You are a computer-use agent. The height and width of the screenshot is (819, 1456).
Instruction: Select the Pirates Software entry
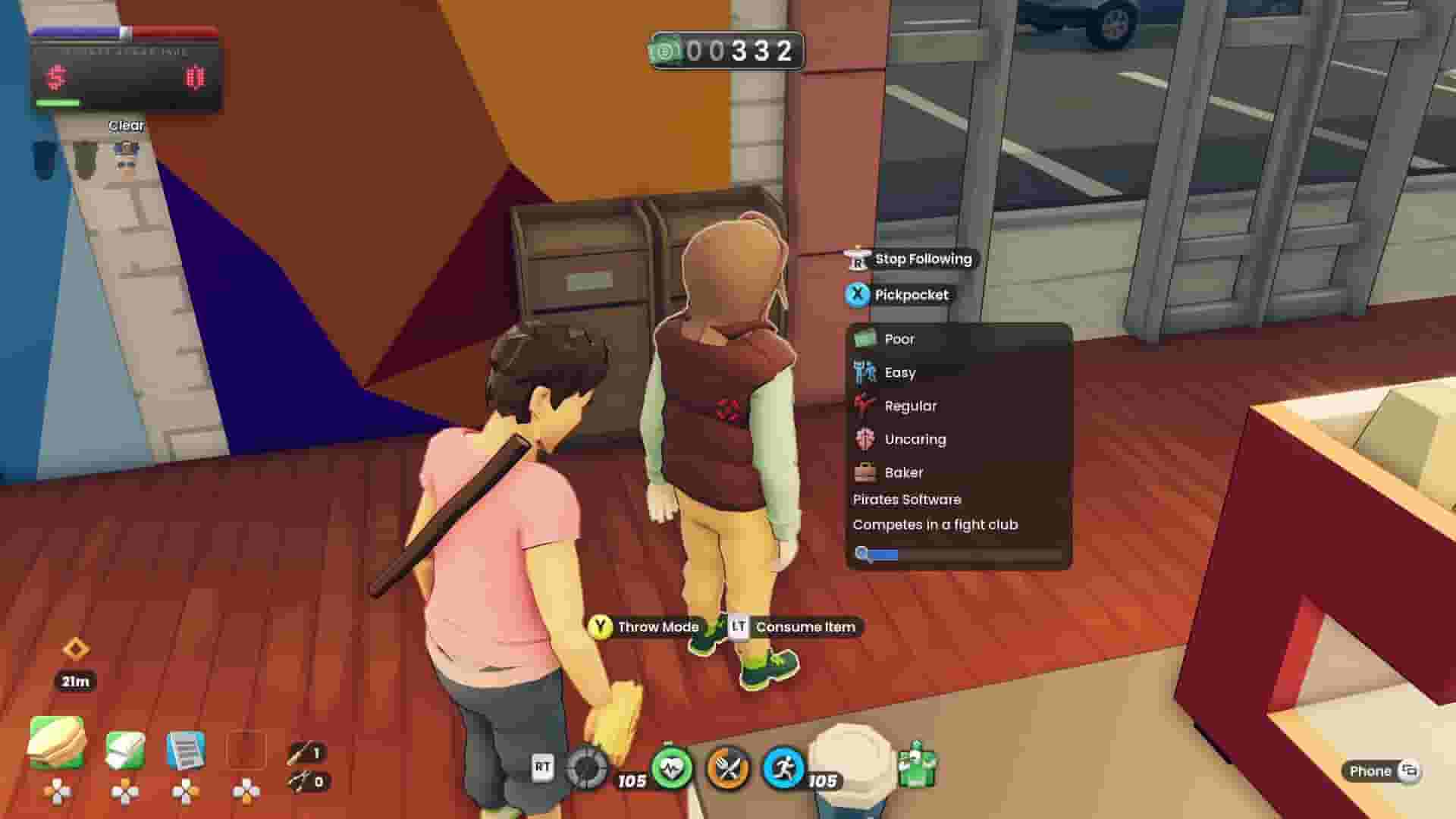coord(906,499)
